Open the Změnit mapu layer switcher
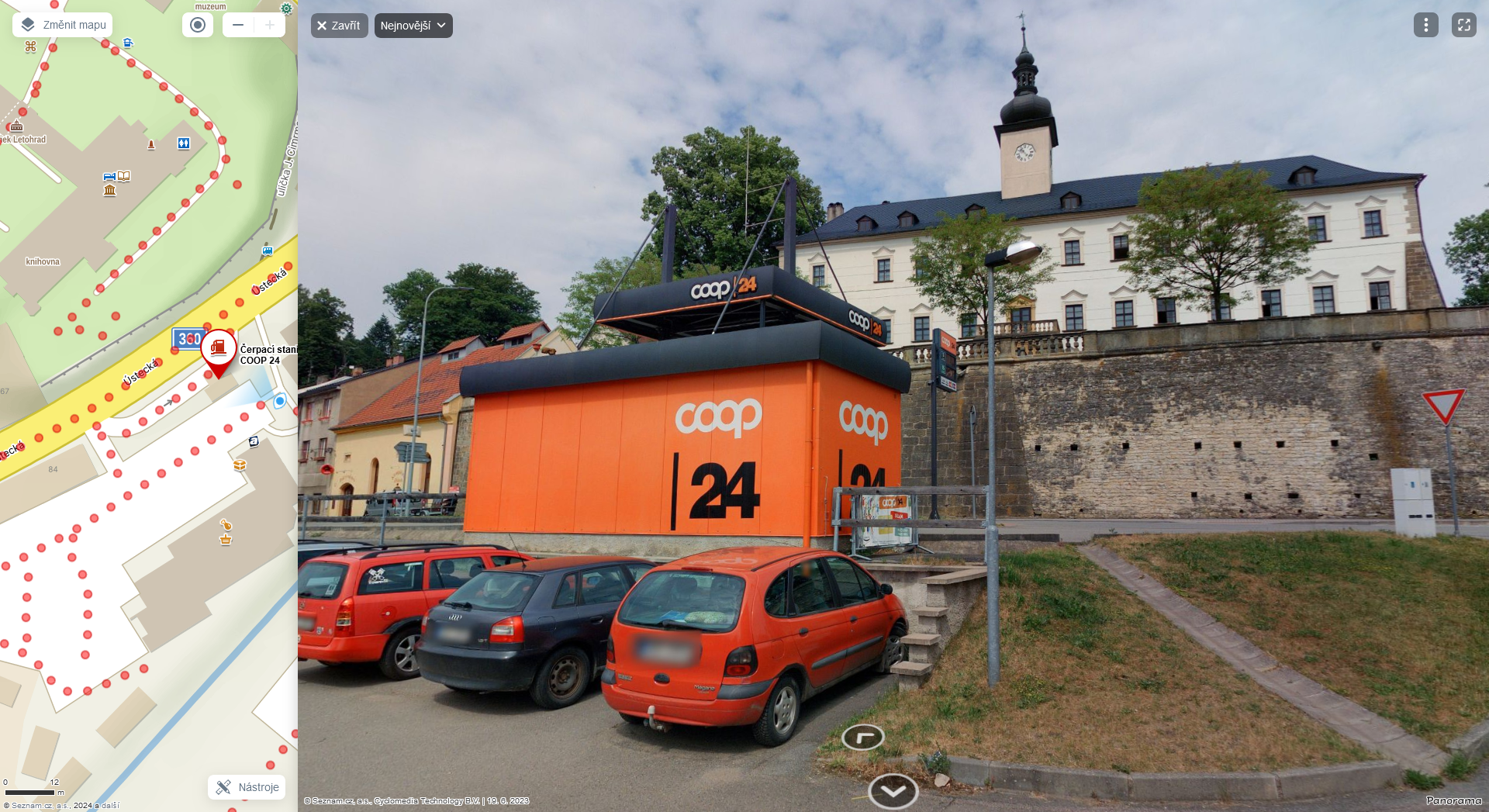This screenshot has height=812, width=1489. point(62,25)
